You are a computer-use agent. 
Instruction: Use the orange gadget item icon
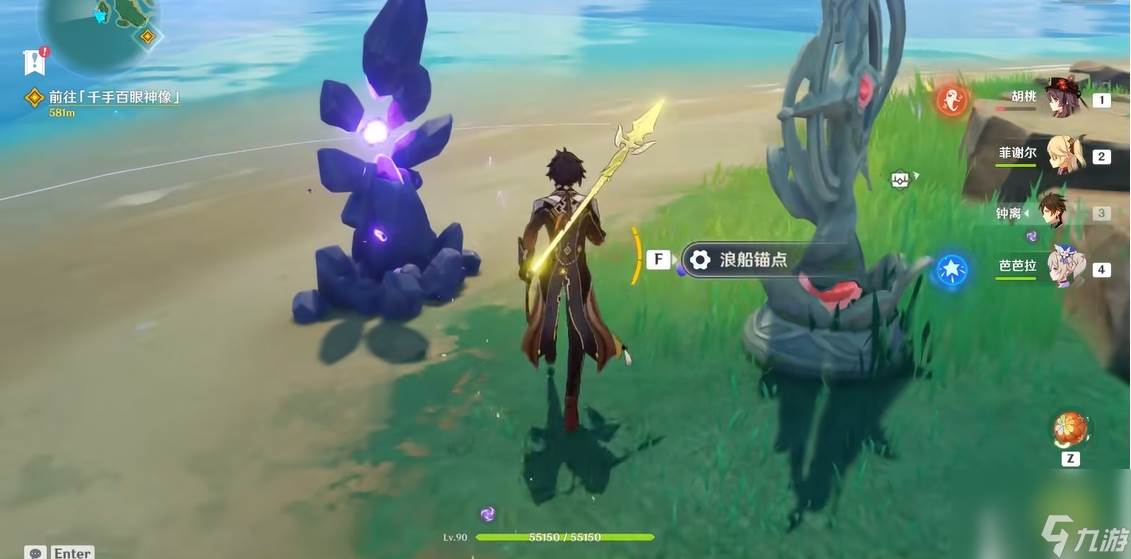(x=1070, y=429)
